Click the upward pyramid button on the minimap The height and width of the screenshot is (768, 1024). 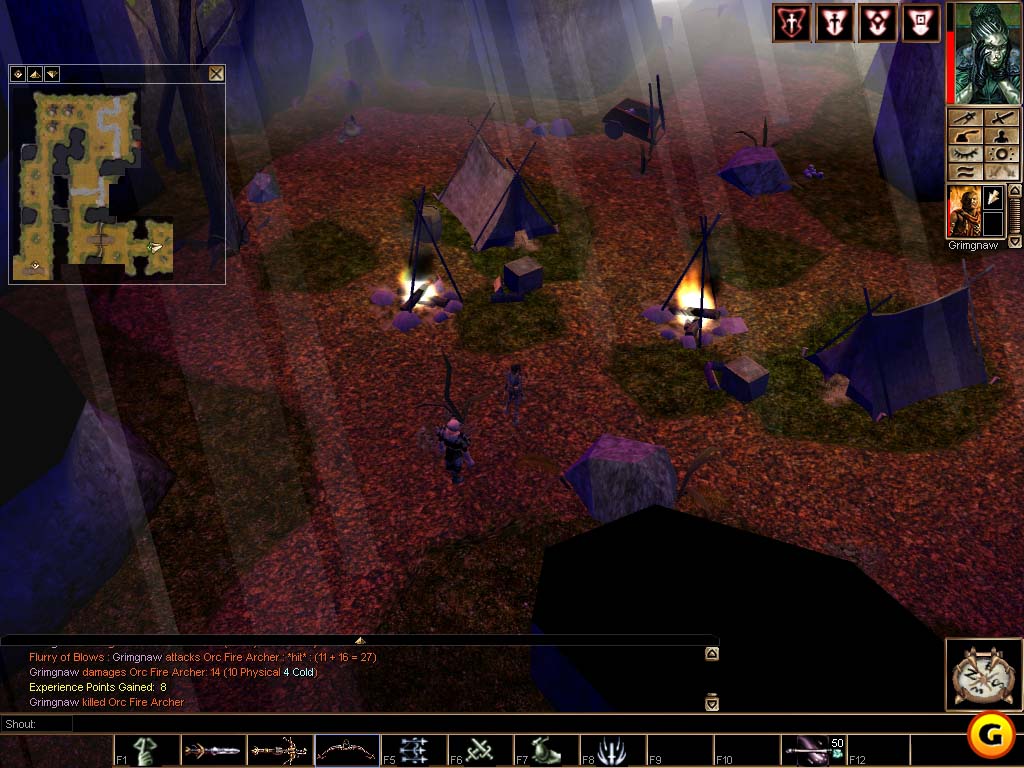point(34,74)
